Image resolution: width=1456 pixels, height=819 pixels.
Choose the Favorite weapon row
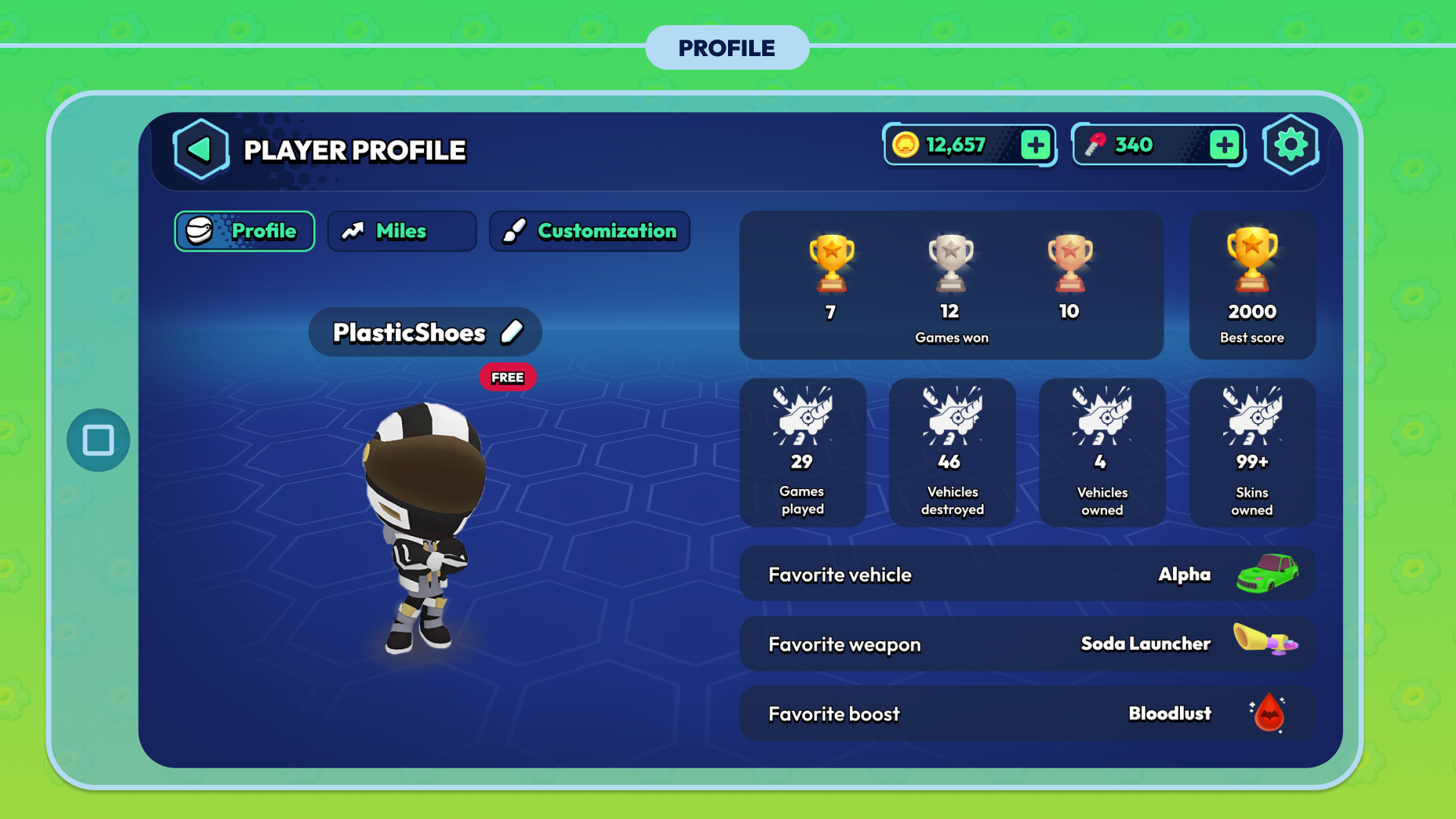coord(1027,644)
